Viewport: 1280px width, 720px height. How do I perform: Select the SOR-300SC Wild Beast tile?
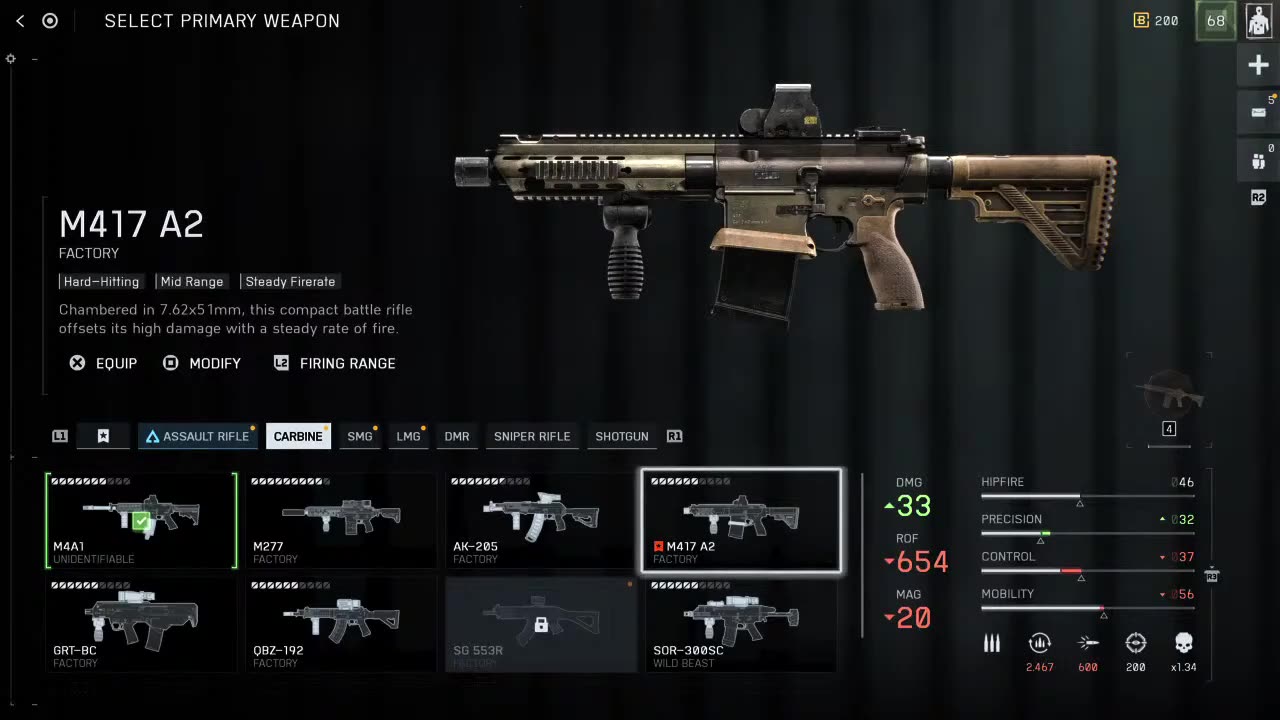click(x=741, y=624)
